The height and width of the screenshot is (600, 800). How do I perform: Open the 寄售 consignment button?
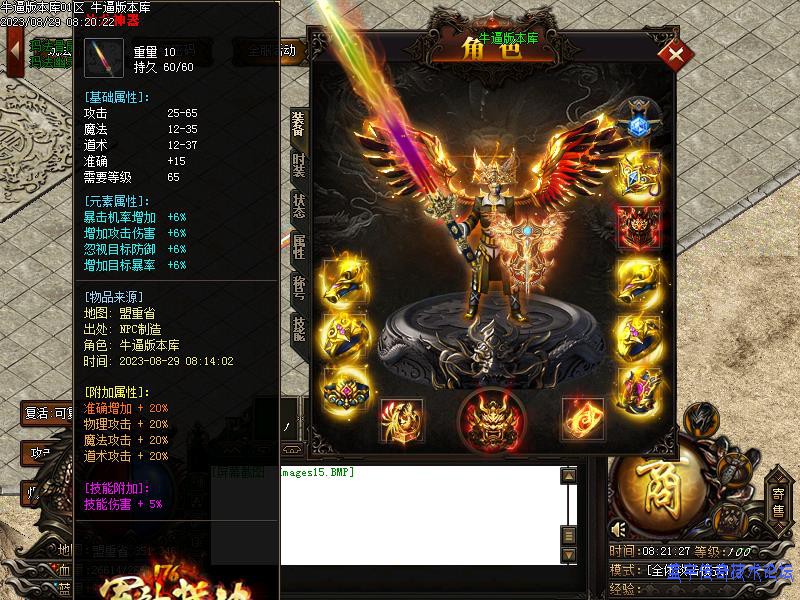coord(778,500)
